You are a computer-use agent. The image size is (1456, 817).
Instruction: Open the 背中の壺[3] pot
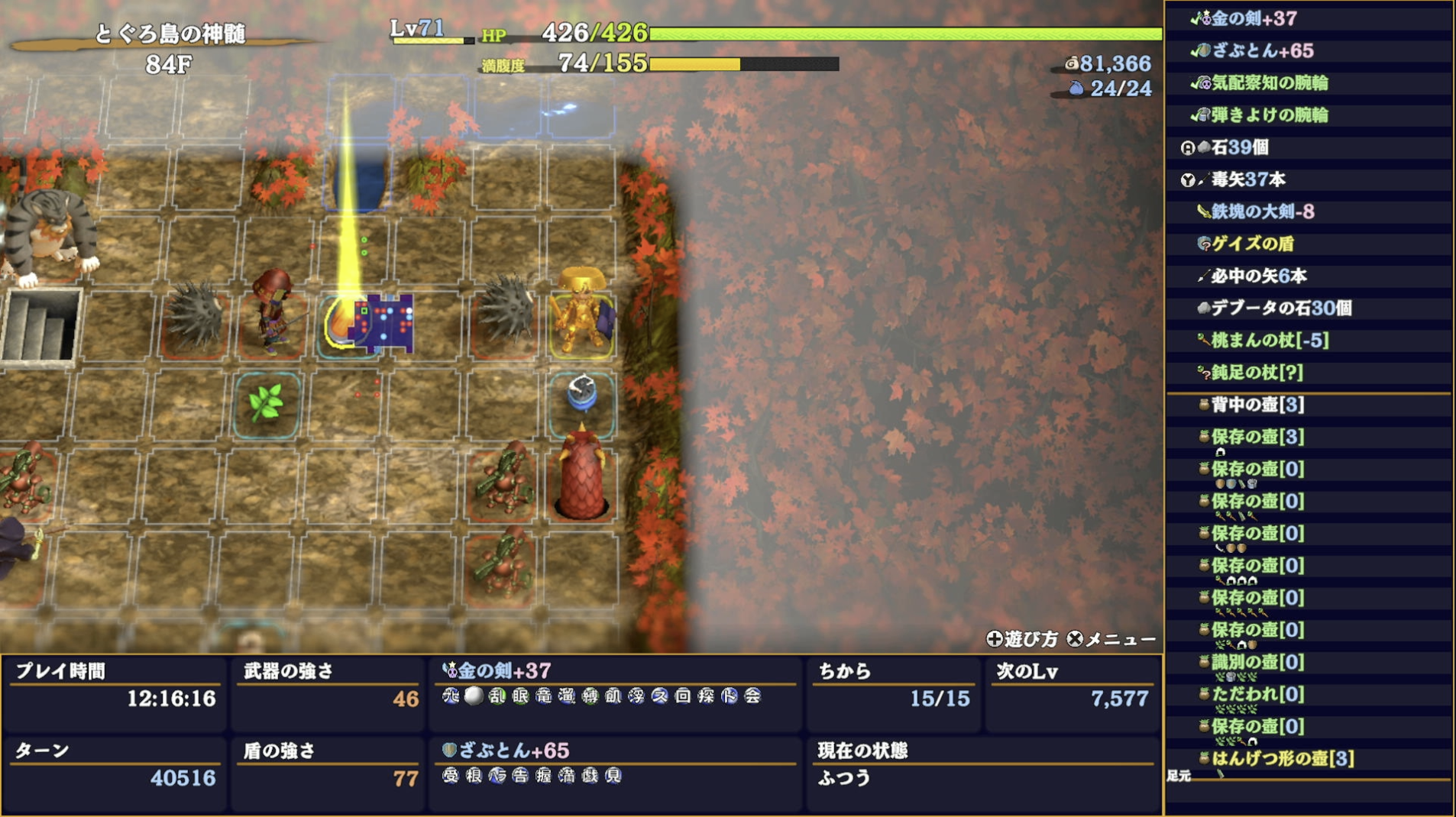click(1257, 405)
